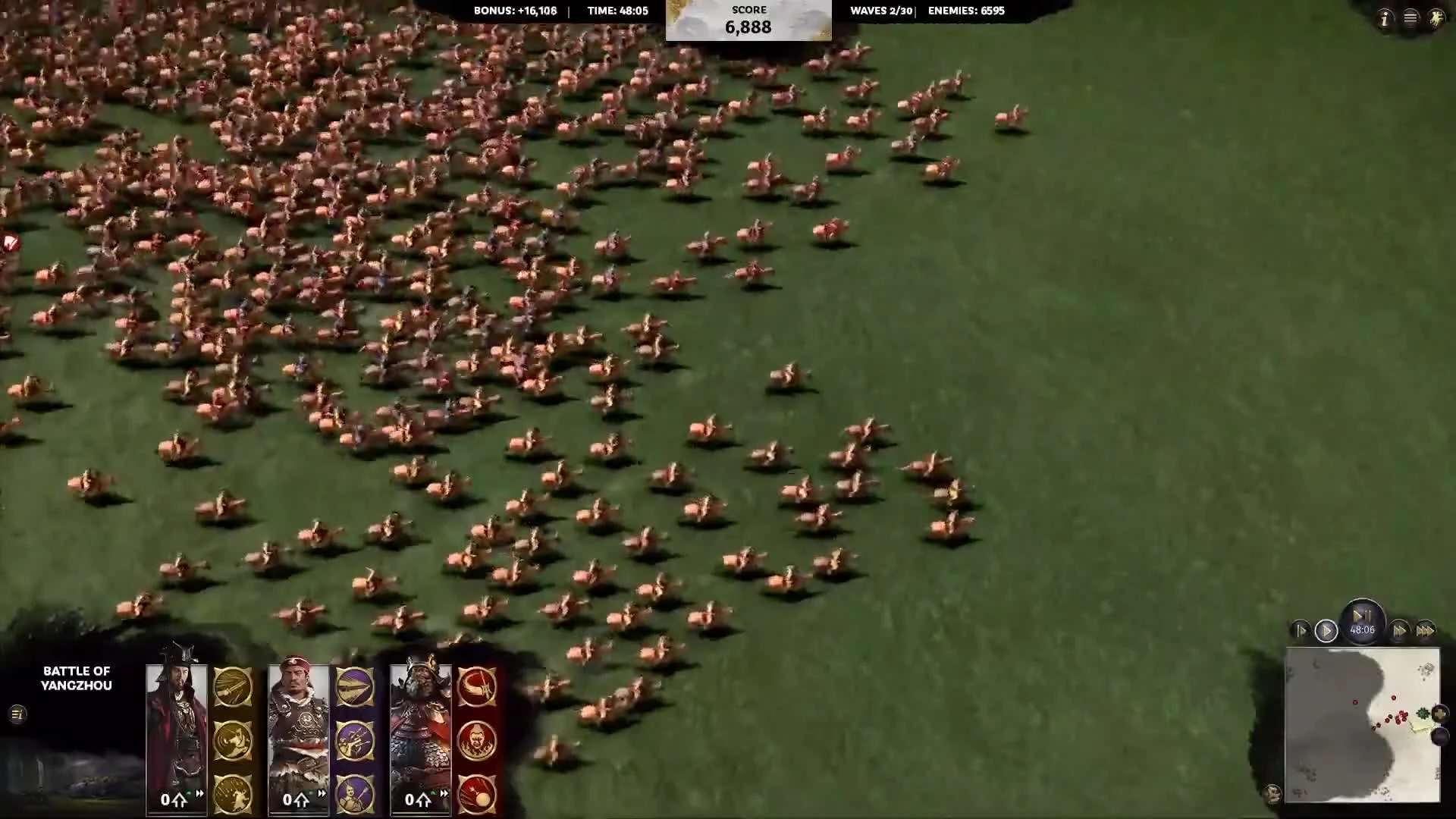Toggle the double-chevron on the middle hero card
This screenshot has width=1456, height=819.
321,793
